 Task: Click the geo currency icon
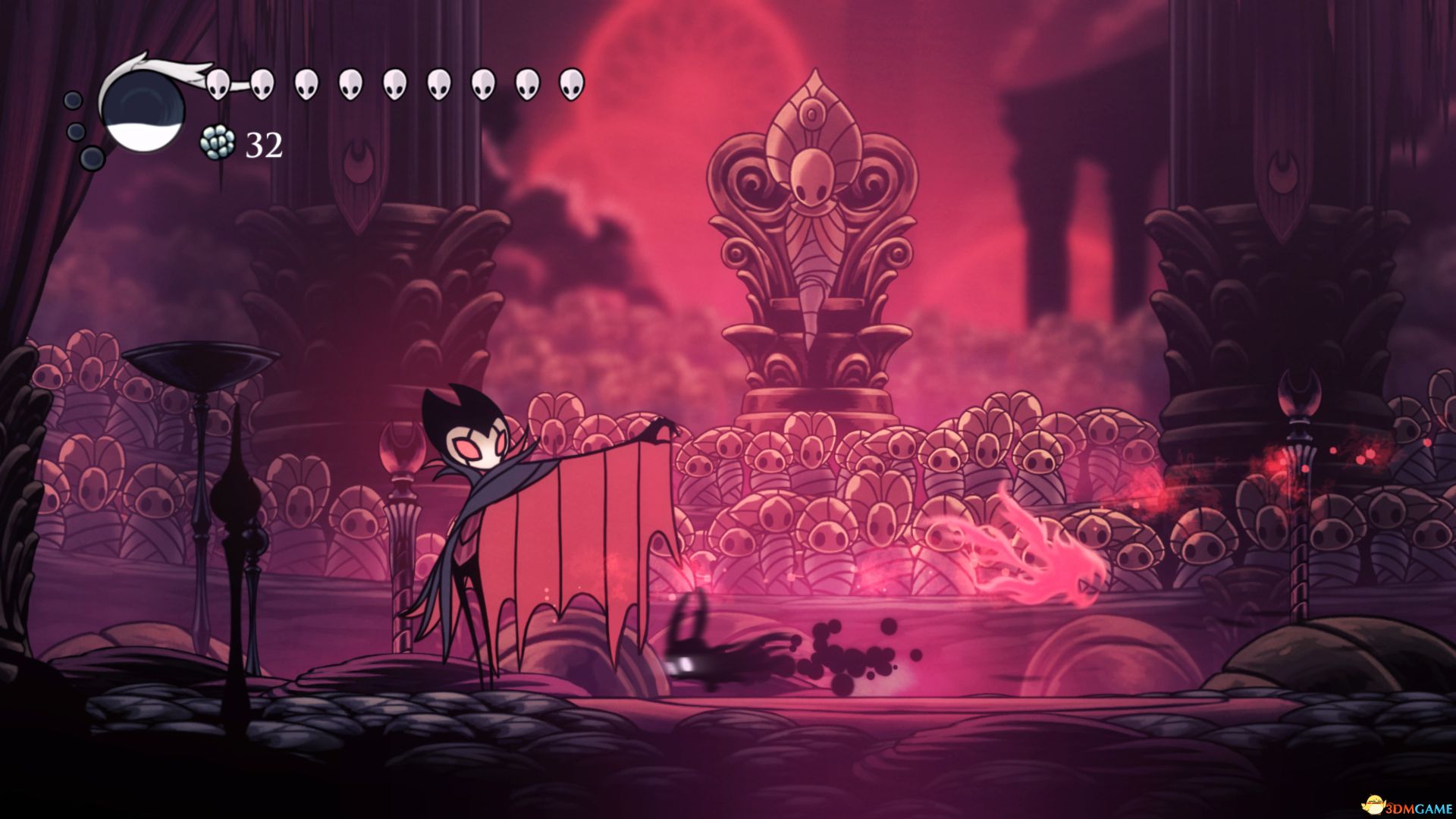point(217,143)
